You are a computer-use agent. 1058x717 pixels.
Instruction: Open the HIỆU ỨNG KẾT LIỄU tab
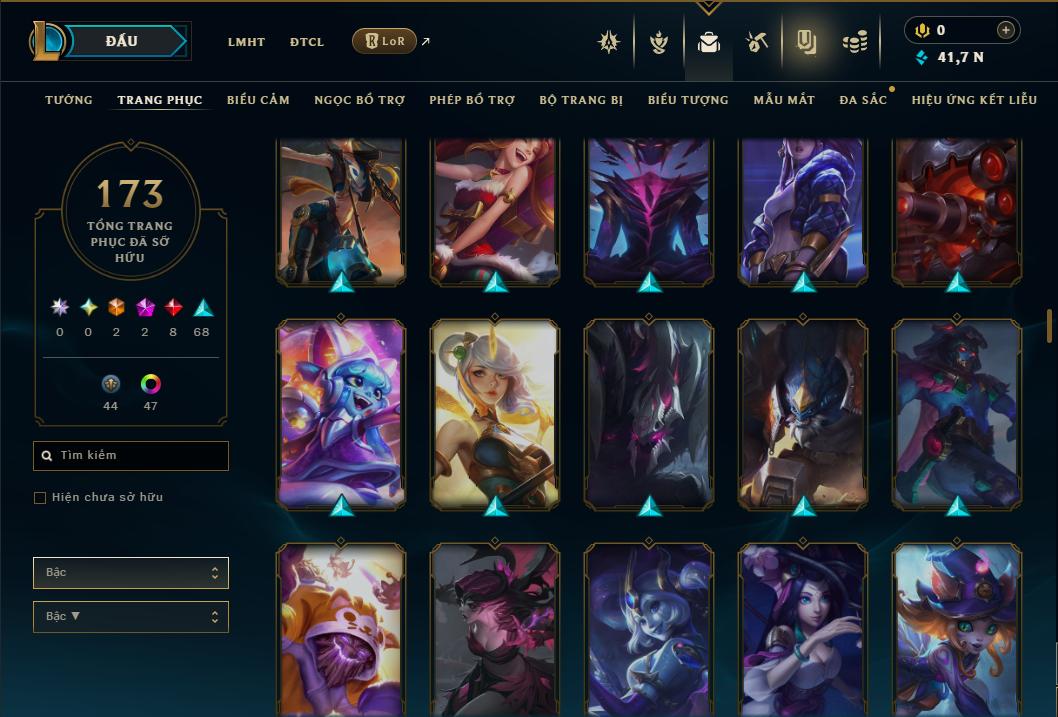974,100
